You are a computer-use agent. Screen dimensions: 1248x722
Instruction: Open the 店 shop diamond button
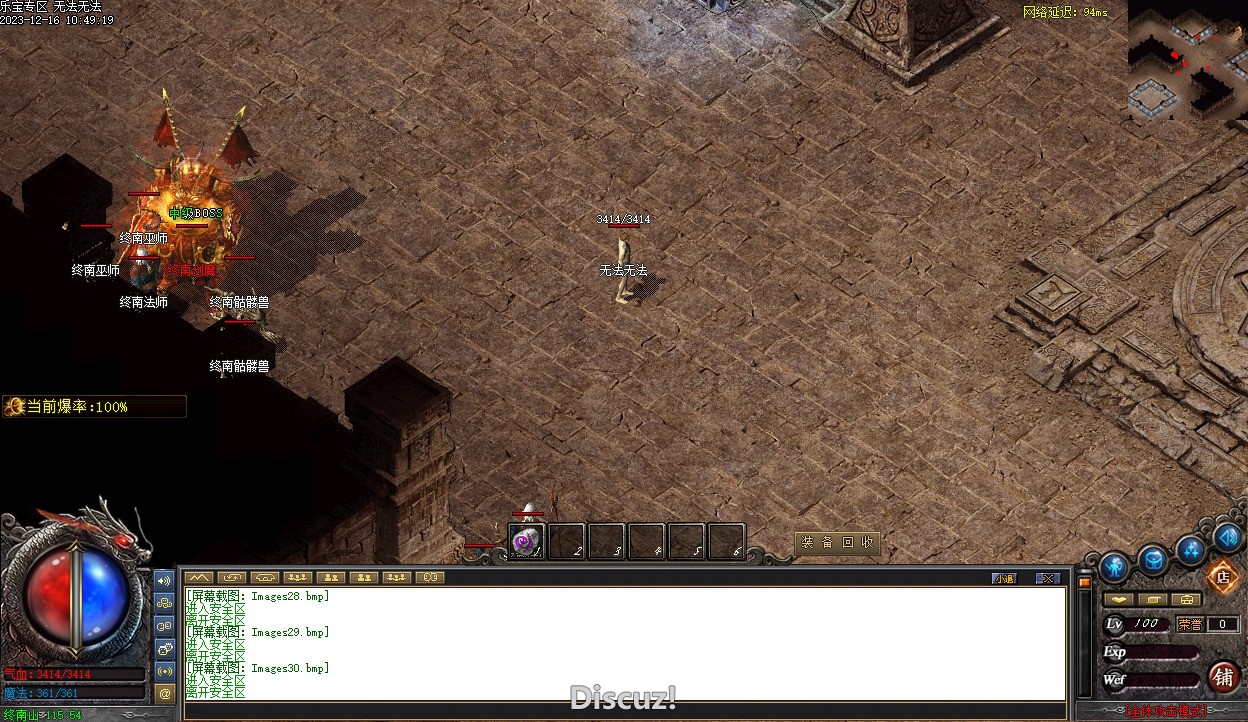pos(1222,577)
